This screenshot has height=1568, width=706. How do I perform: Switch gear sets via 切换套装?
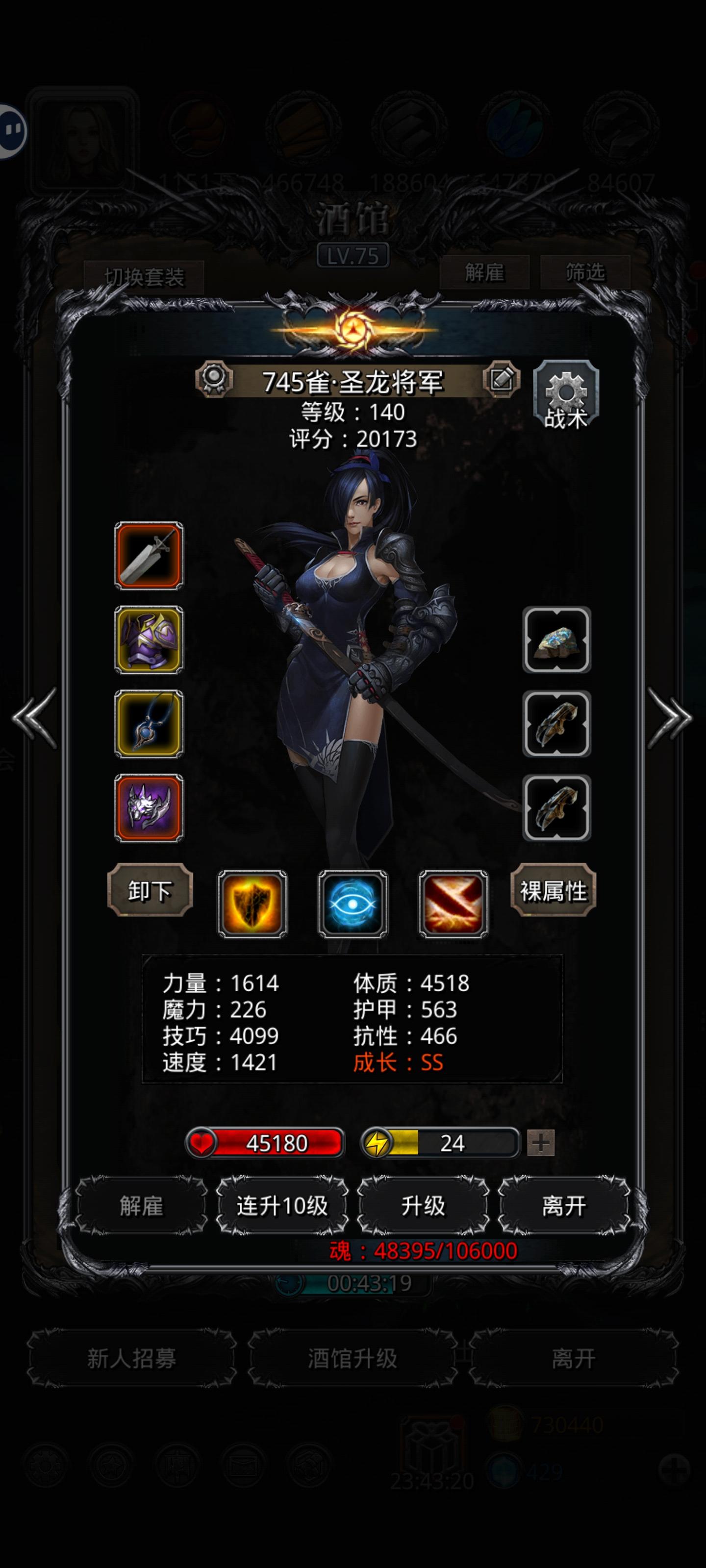pyautogui.click(x=144, y=274)
